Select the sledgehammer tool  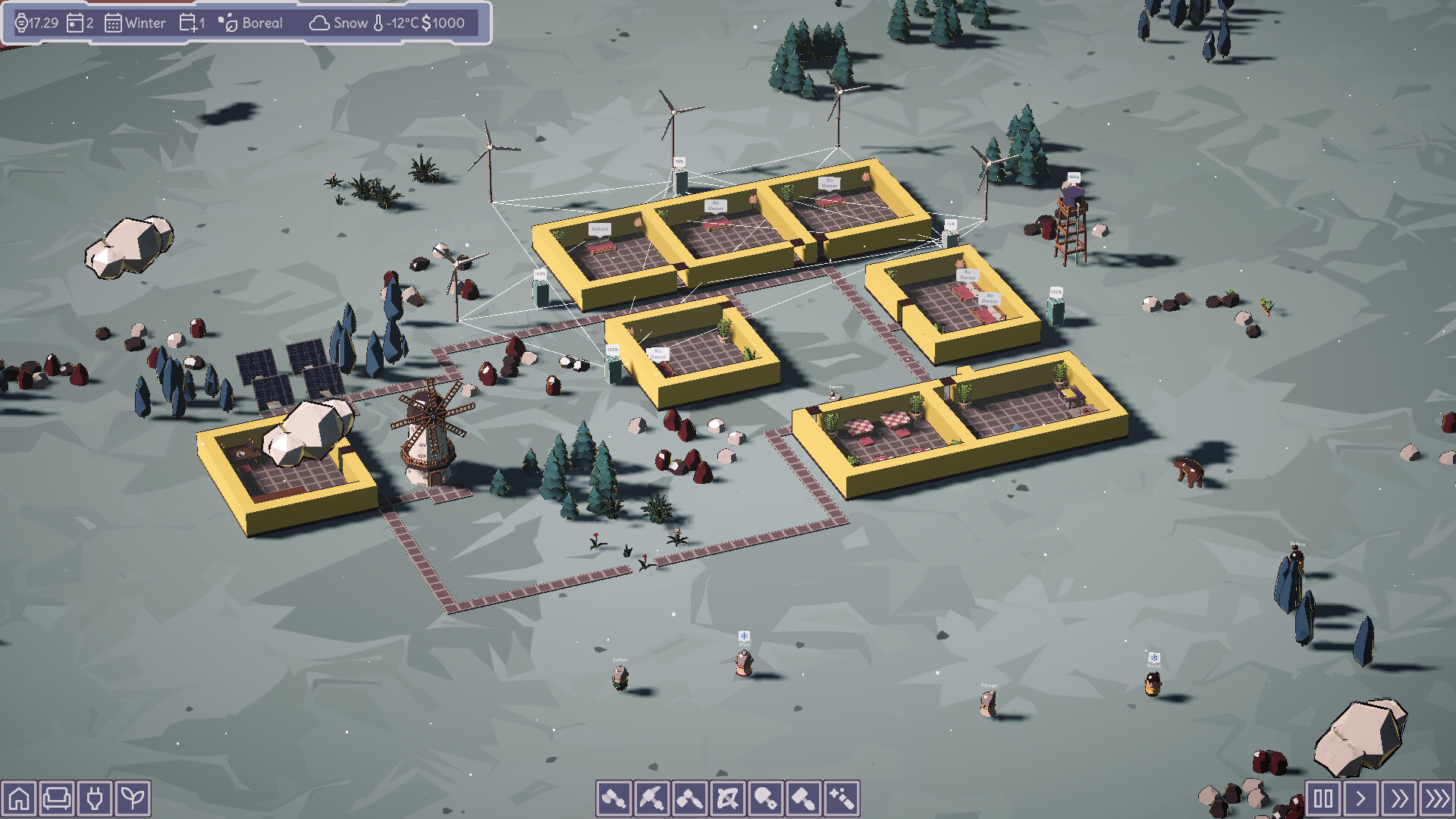(804, 799)
